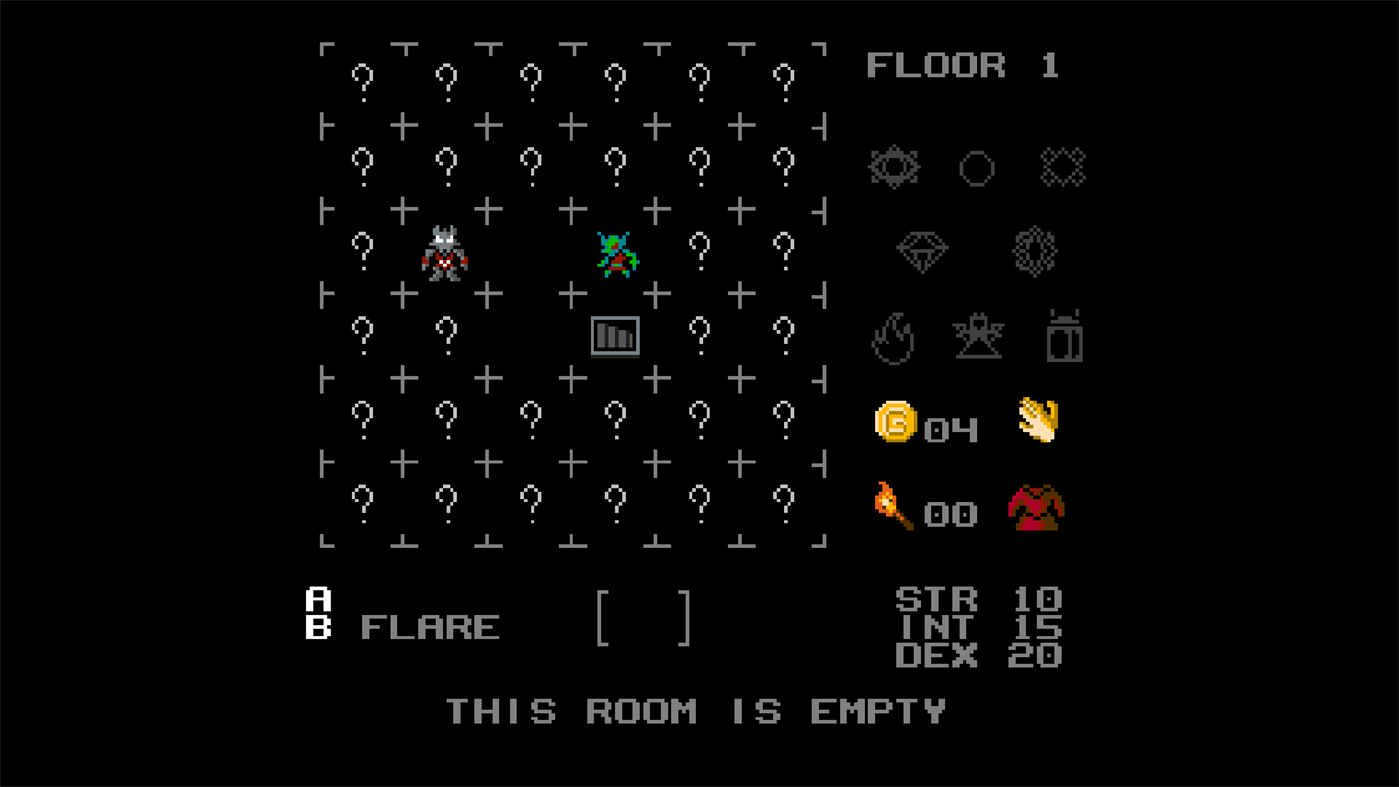Click the circular orb treasure icon
This screenshot has width=1399, height=787.
point(976,167)
